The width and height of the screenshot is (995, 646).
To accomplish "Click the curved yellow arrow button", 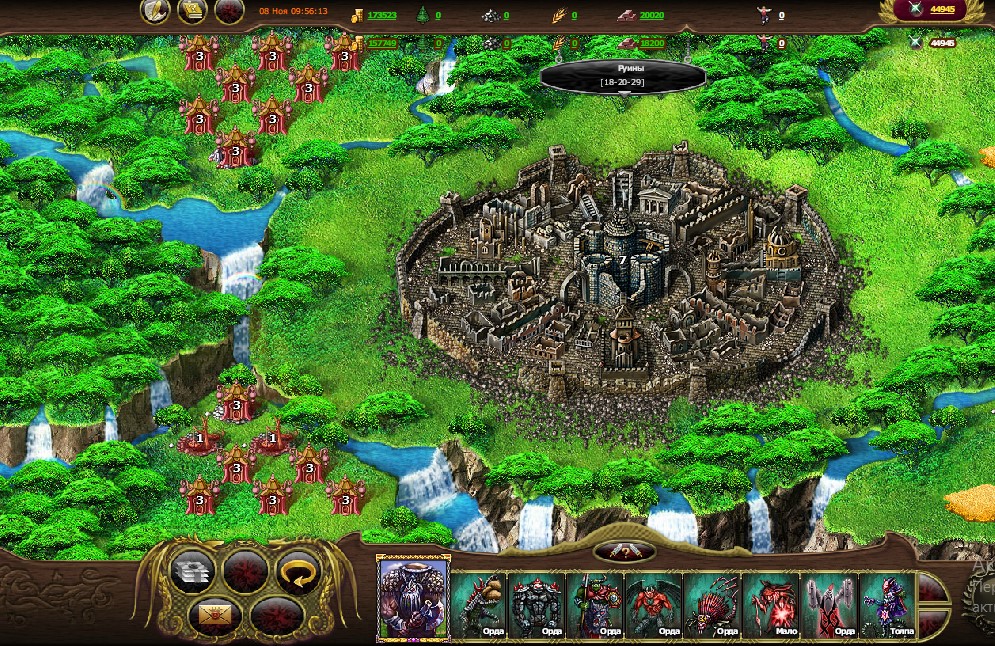I will pyautogui.click(x=296, y=572).
